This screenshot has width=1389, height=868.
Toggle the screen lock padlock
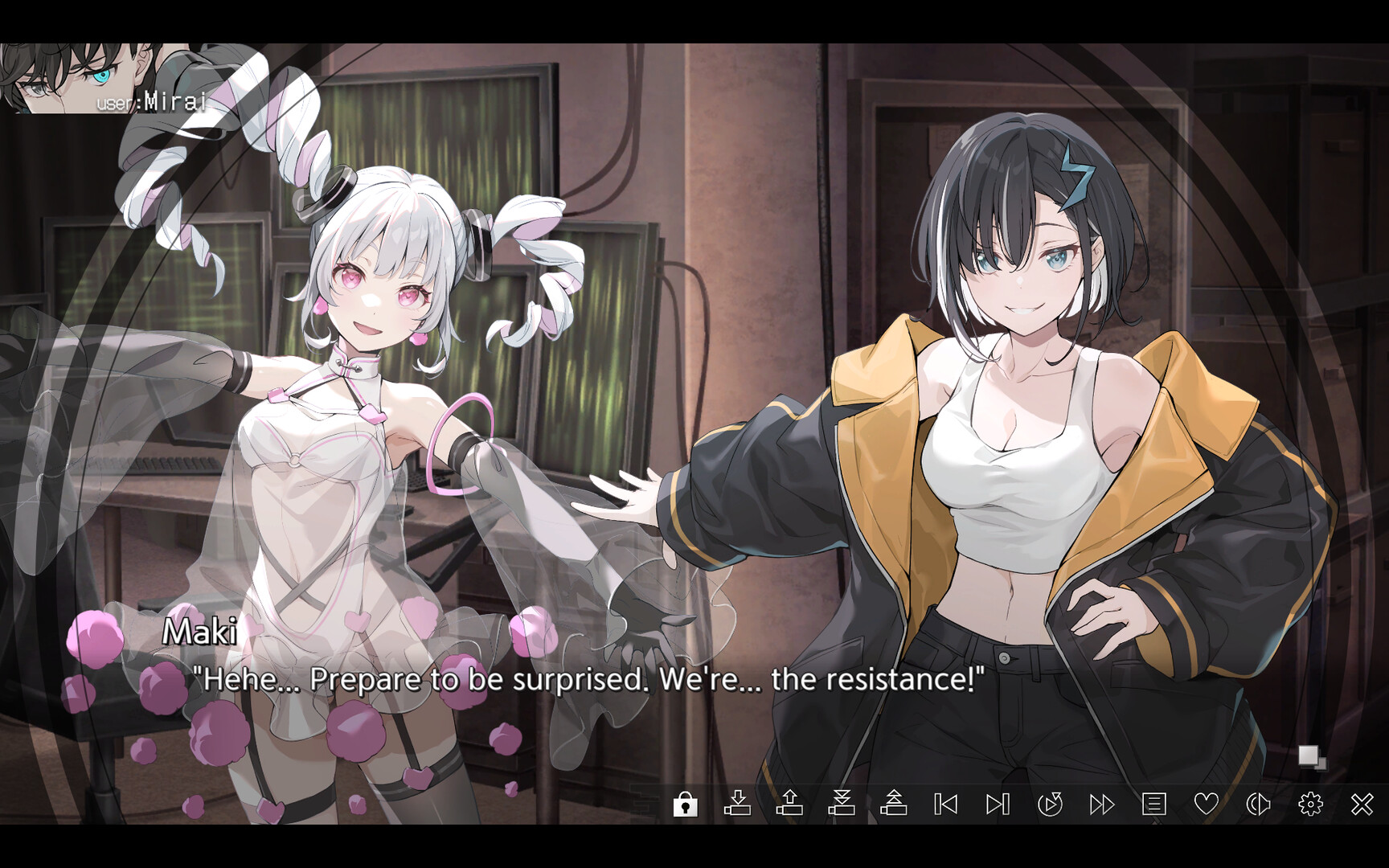686,802
